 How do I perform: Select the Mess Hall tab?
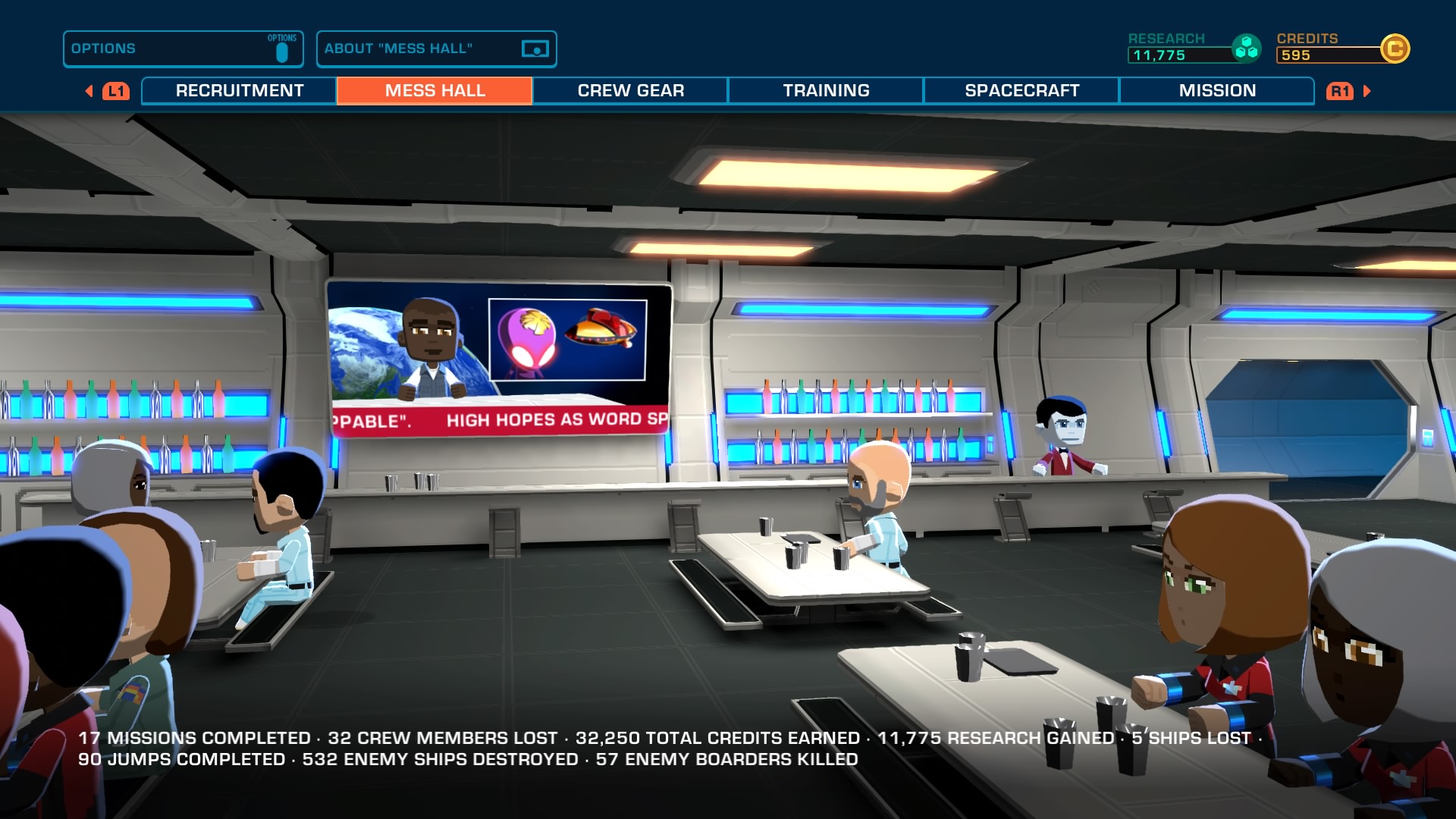point(435,91)
